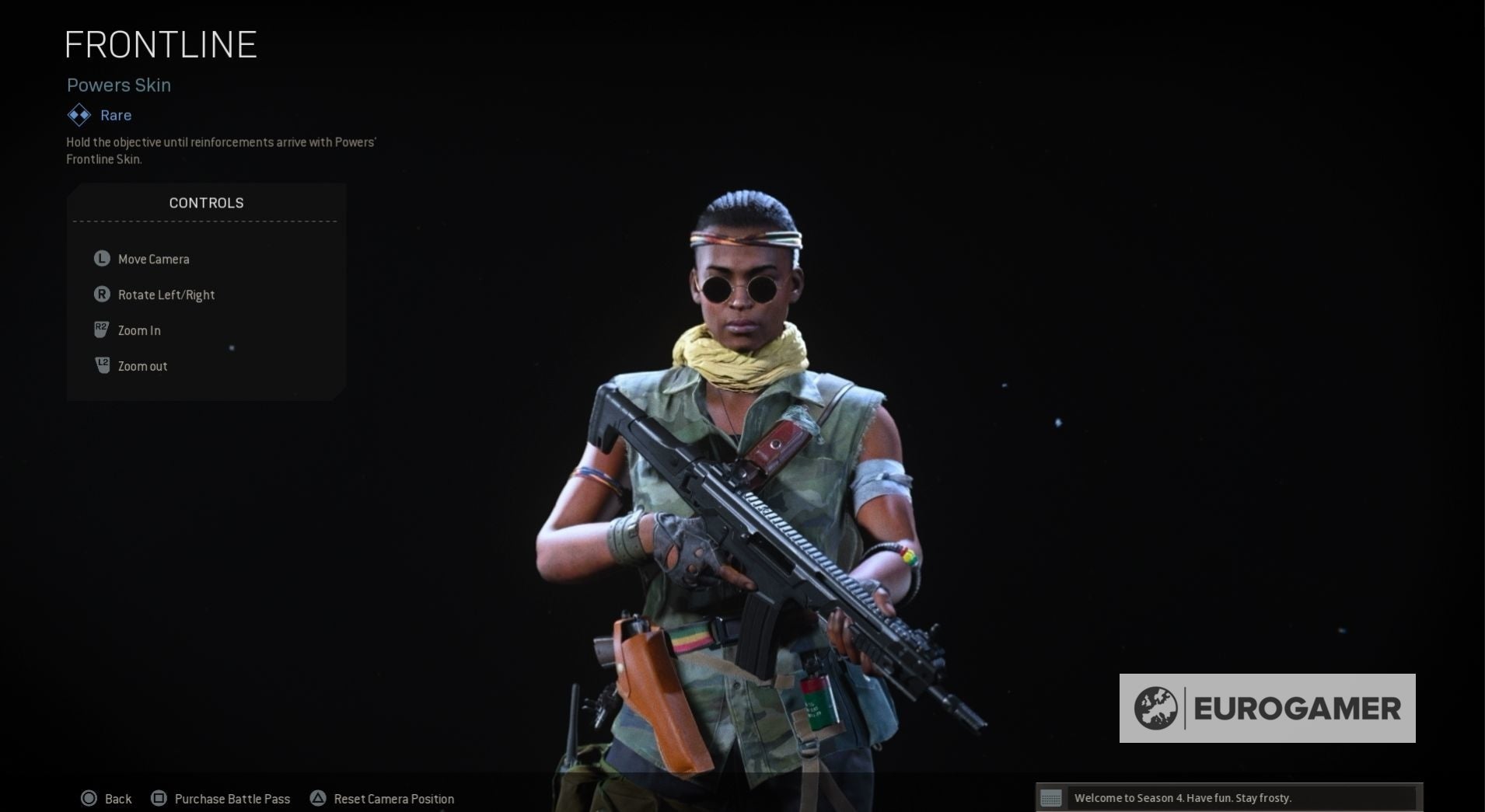The width and height of the screenshot is (1485, 812).
Task: Click the Rare rarity text label
Action: pyautogui.click(x=114, y=114)
